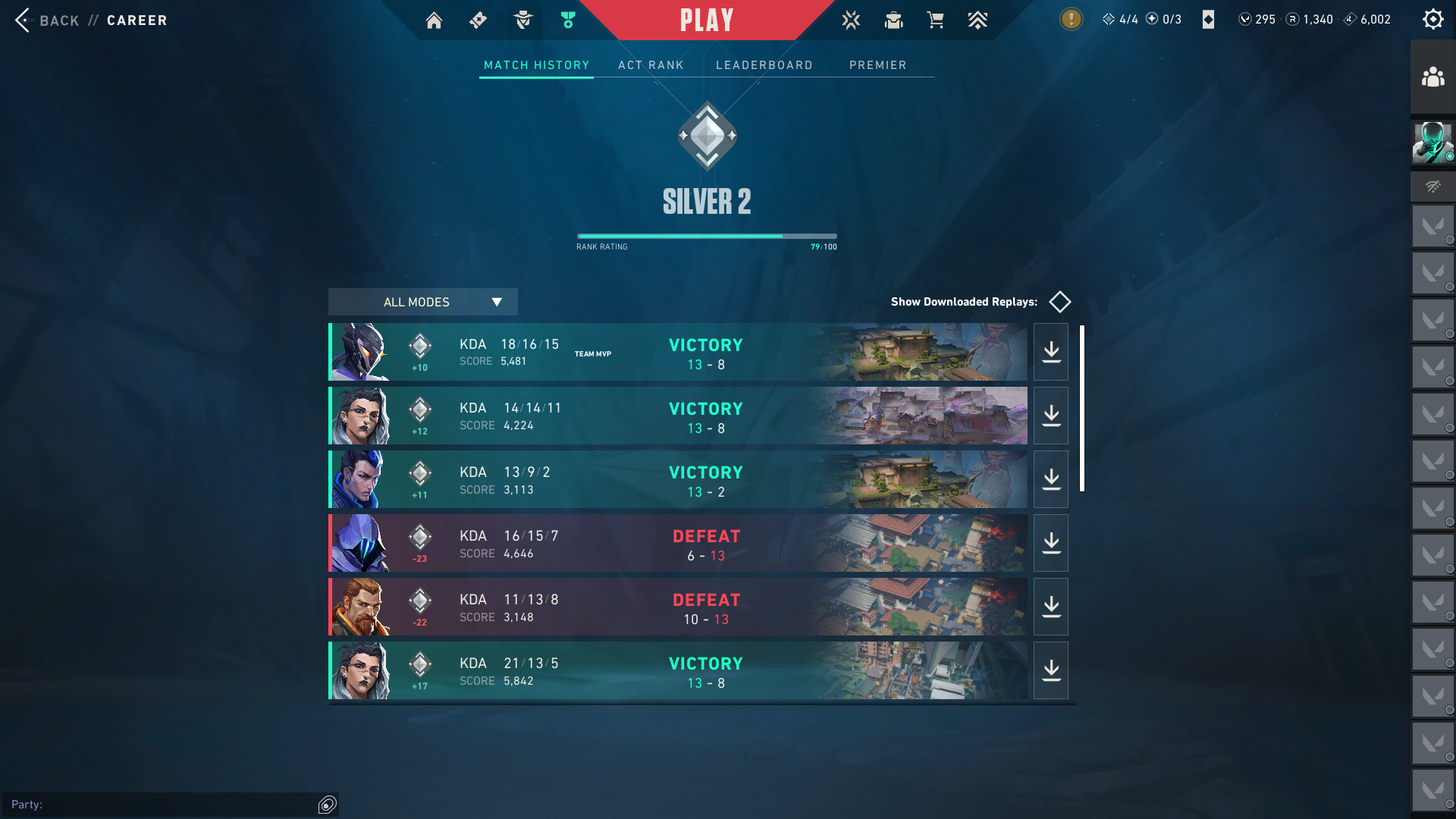Expand your player profile card
This screenshot has width=1456, height=819.
(1432, 141)
